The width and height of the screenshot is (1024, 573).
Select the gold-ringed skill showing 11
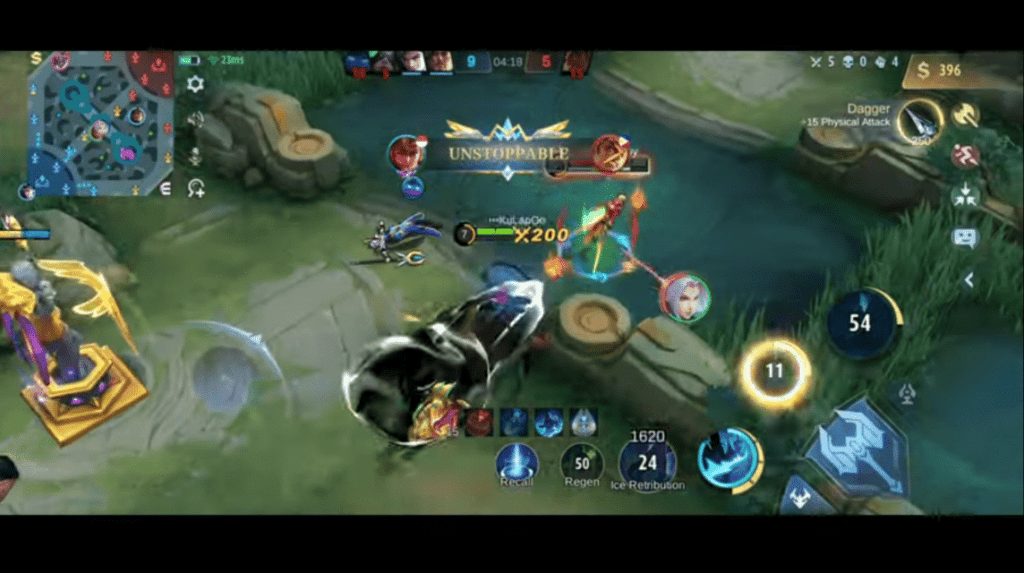(x=774, y=372)
